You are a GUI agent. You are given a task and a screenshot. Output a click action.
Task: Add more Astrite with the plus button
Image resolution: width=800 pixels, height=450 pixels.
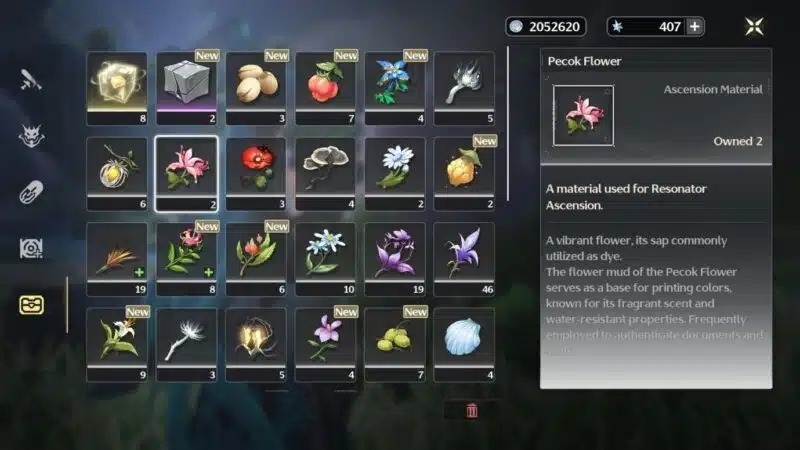(694, 27)
